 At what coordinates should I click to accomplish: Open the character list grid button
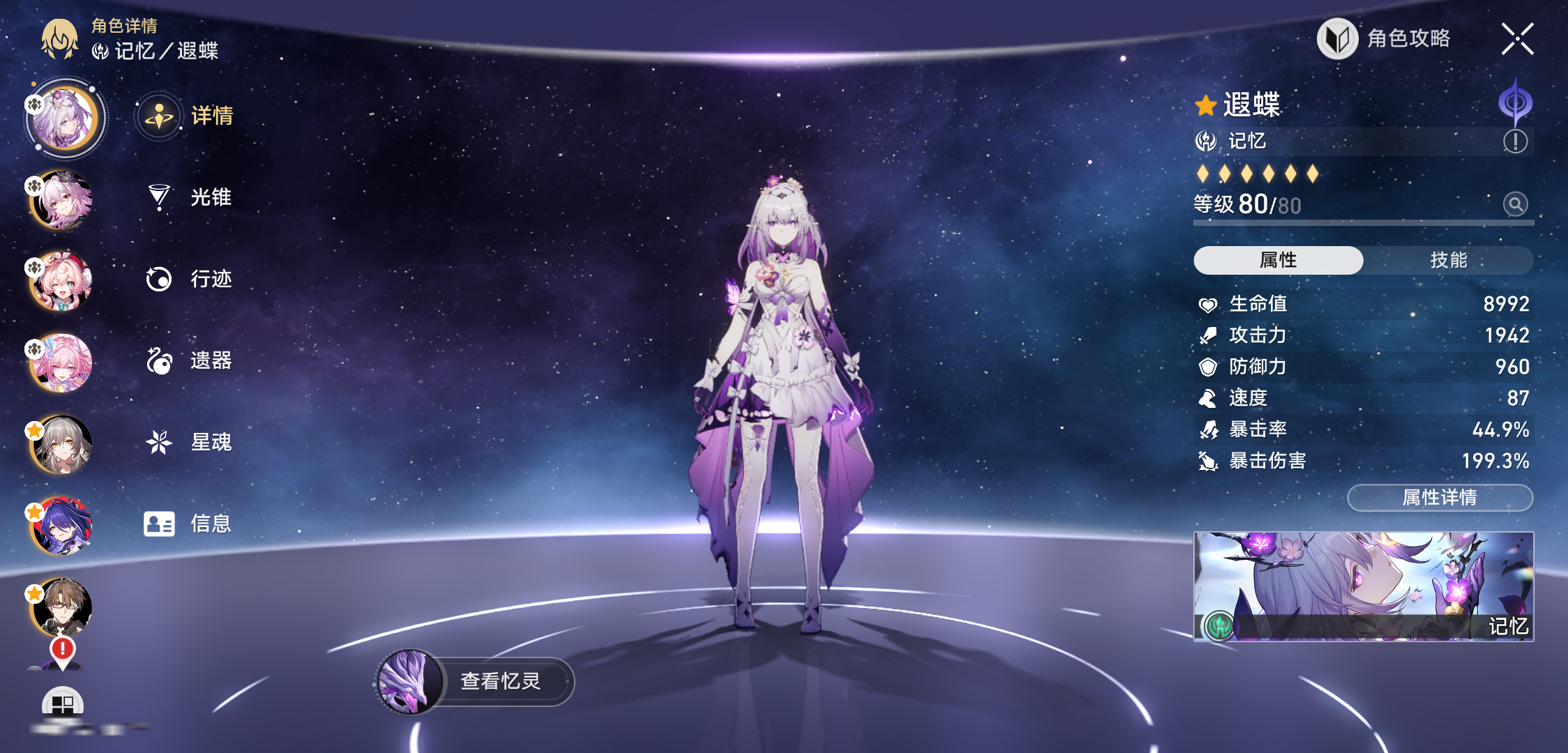click(x=62, y=704)
